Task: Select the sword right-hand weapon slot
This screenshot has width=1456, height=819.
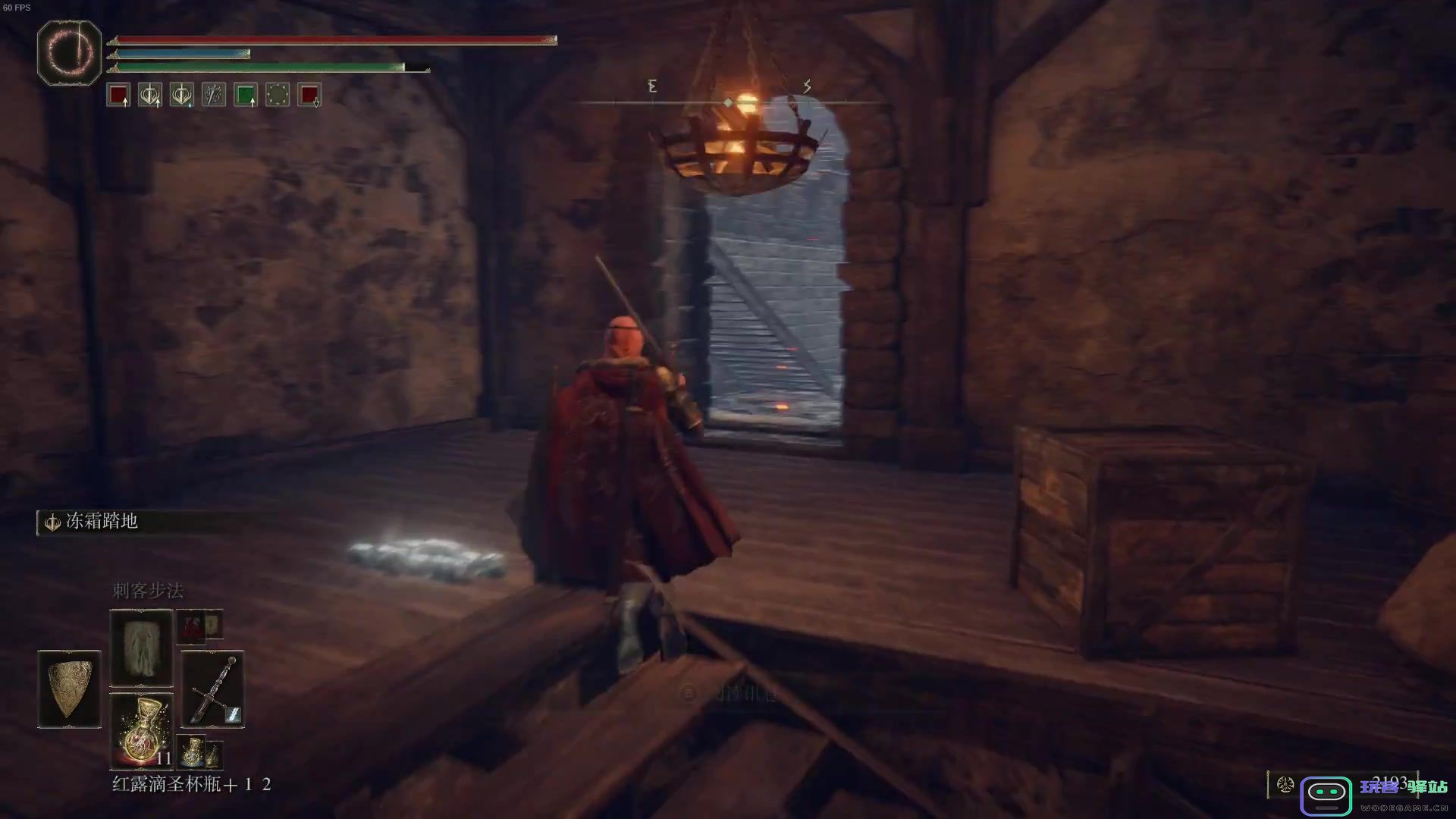Action: click(213, 689)
